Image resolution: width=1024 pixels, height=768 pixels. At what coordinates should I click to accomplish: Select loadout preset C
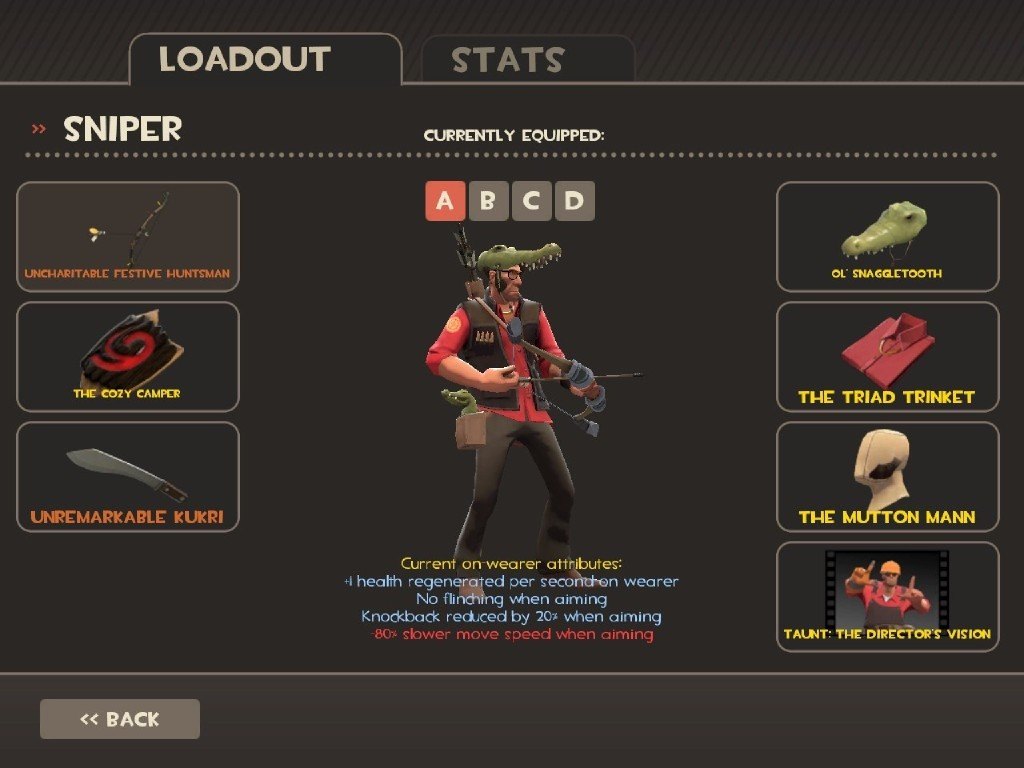click(531, 201)
